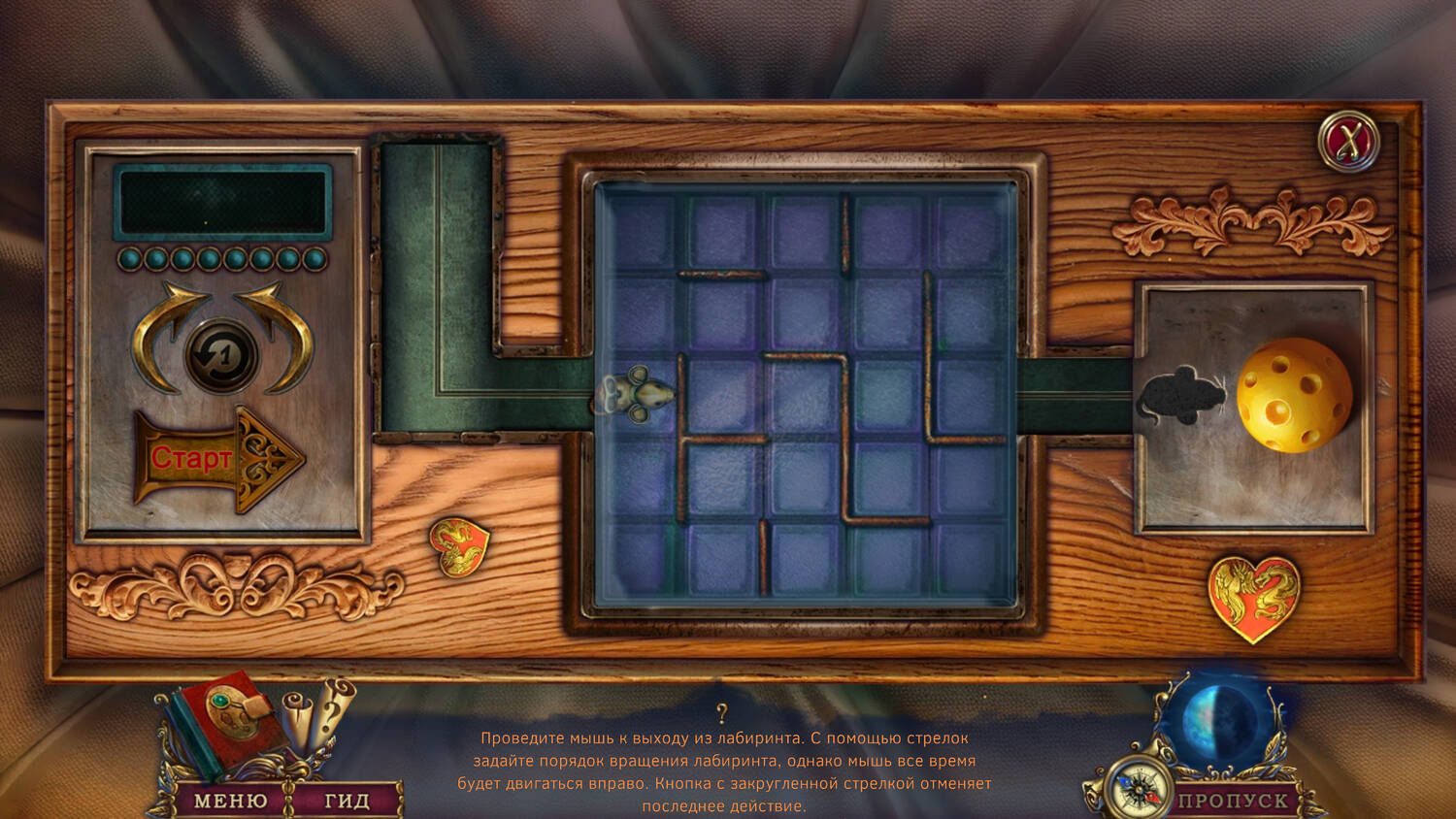Open the ГИД strategy guide
The image size is (1456, 819).
point(347,801)
